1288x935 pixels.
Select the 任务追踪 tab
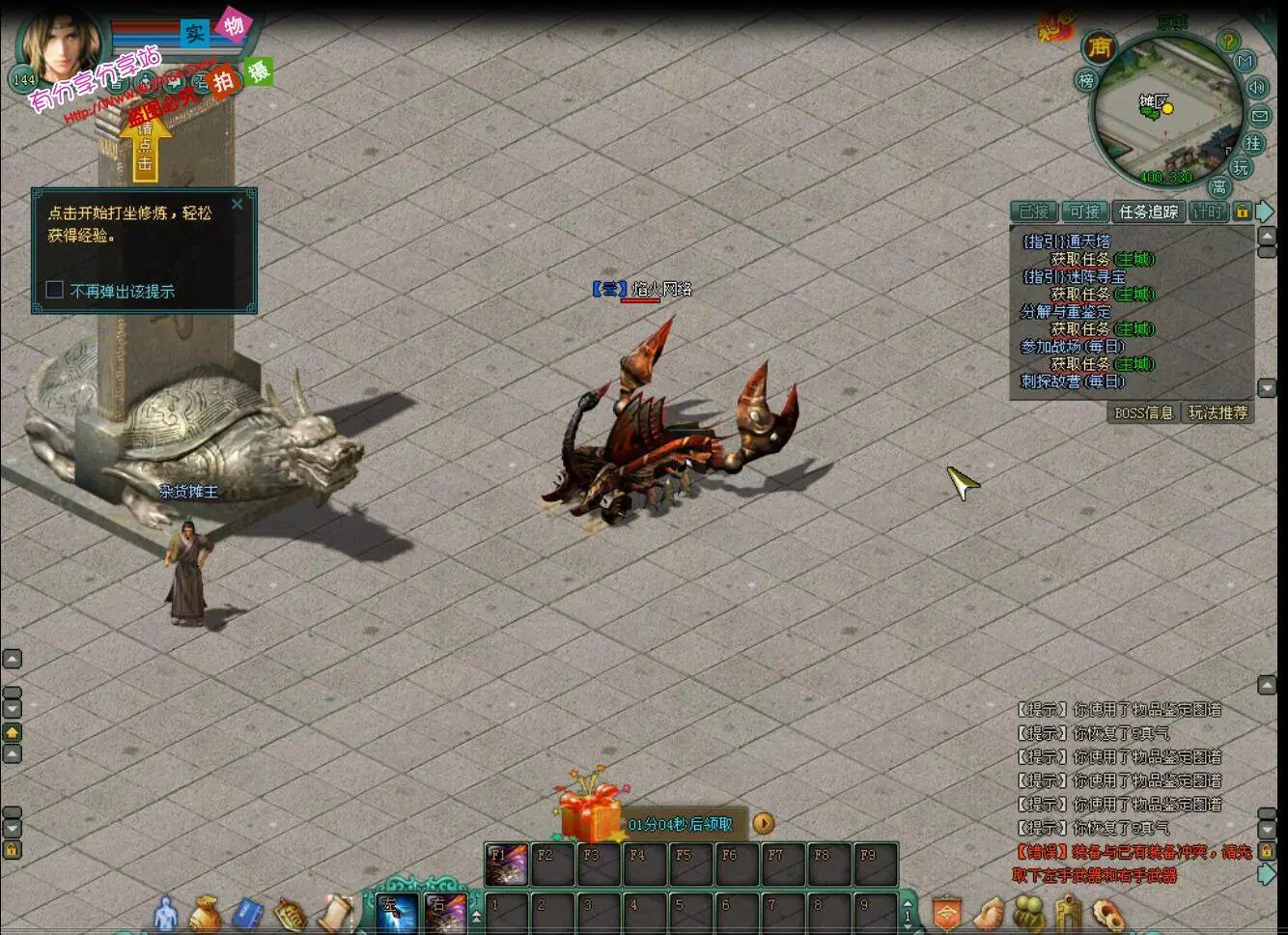[x=1148, y=212]
